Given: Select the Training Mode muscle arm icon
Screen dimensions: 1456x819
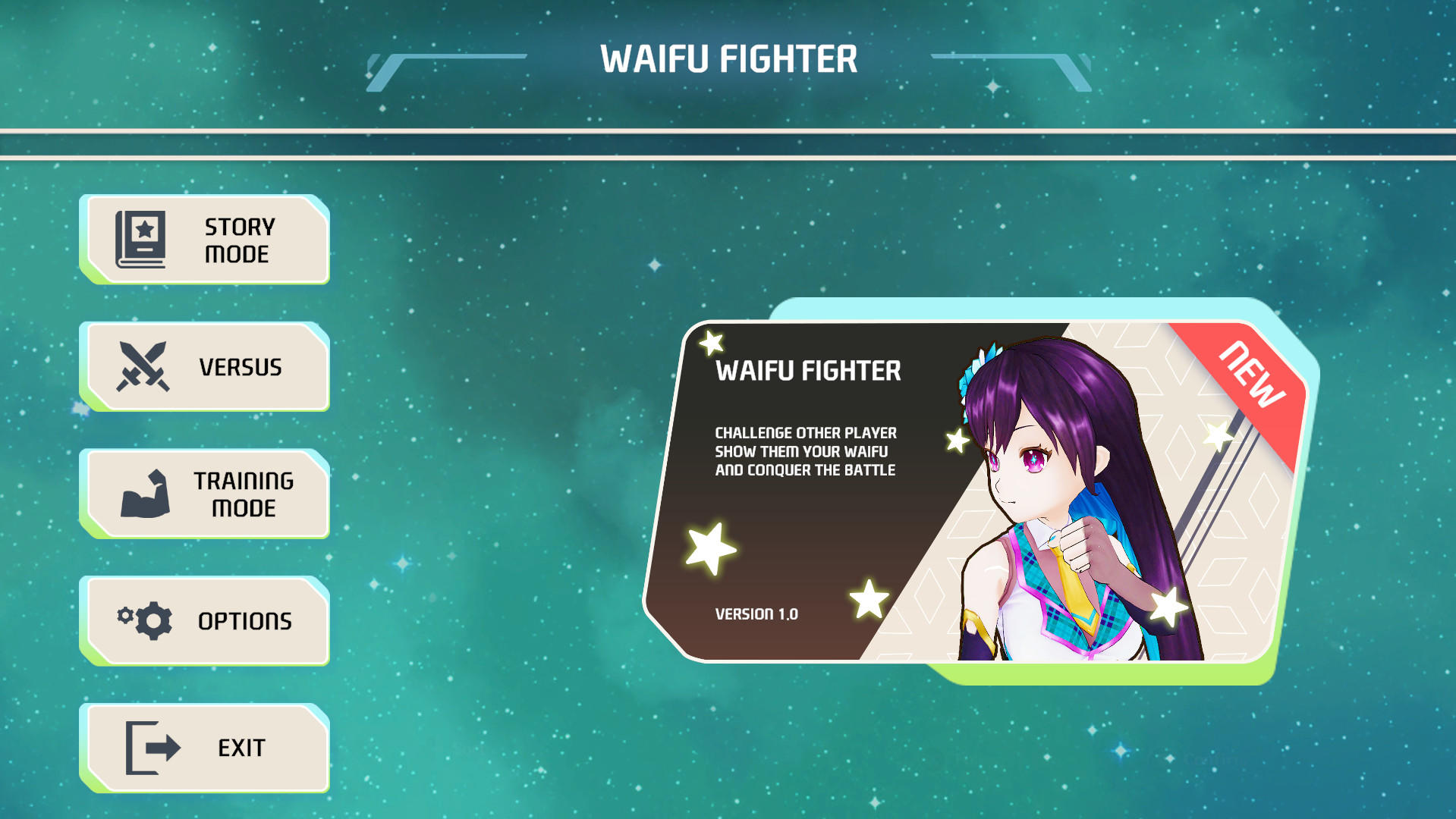Looking at the screenshot, I should coord(145,493).
